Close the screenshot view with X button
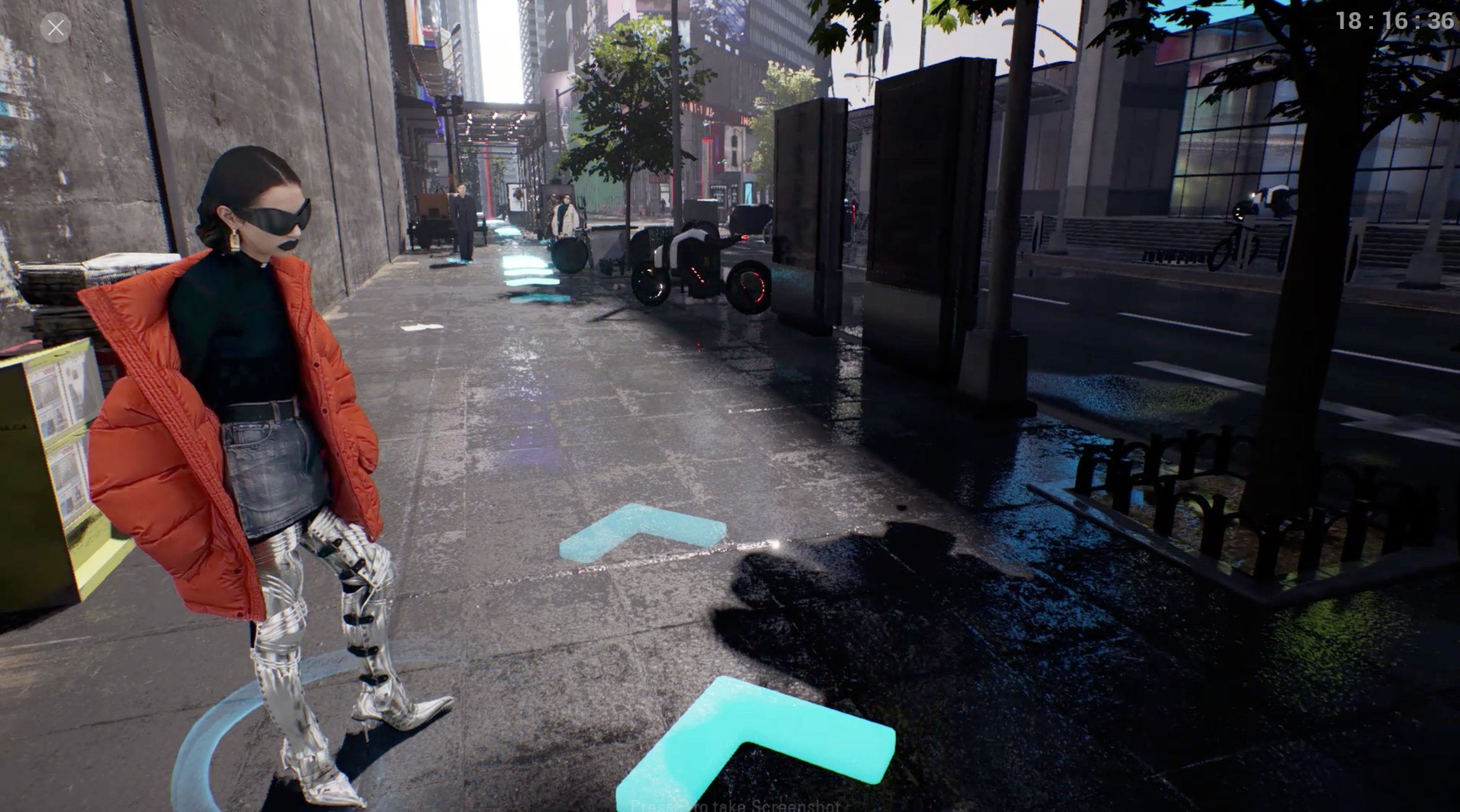The height and width of the screenshot is (812, 1460). point(56,27)
